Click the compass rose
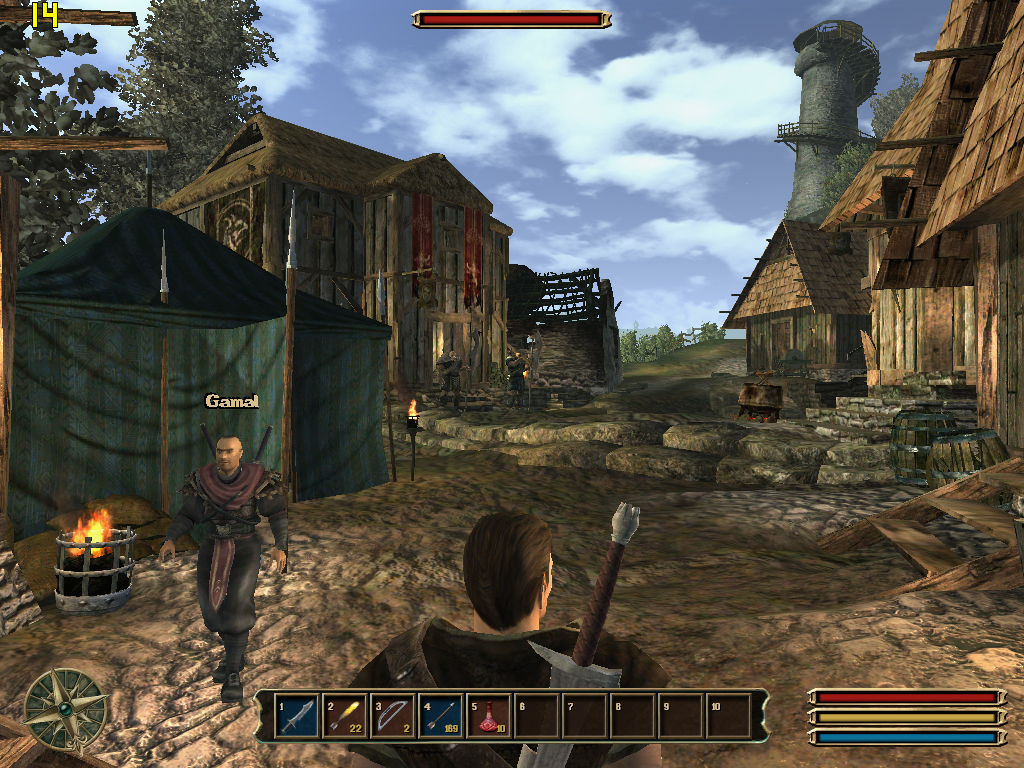Screen dimensions: 1024x768 coord(66,709)
